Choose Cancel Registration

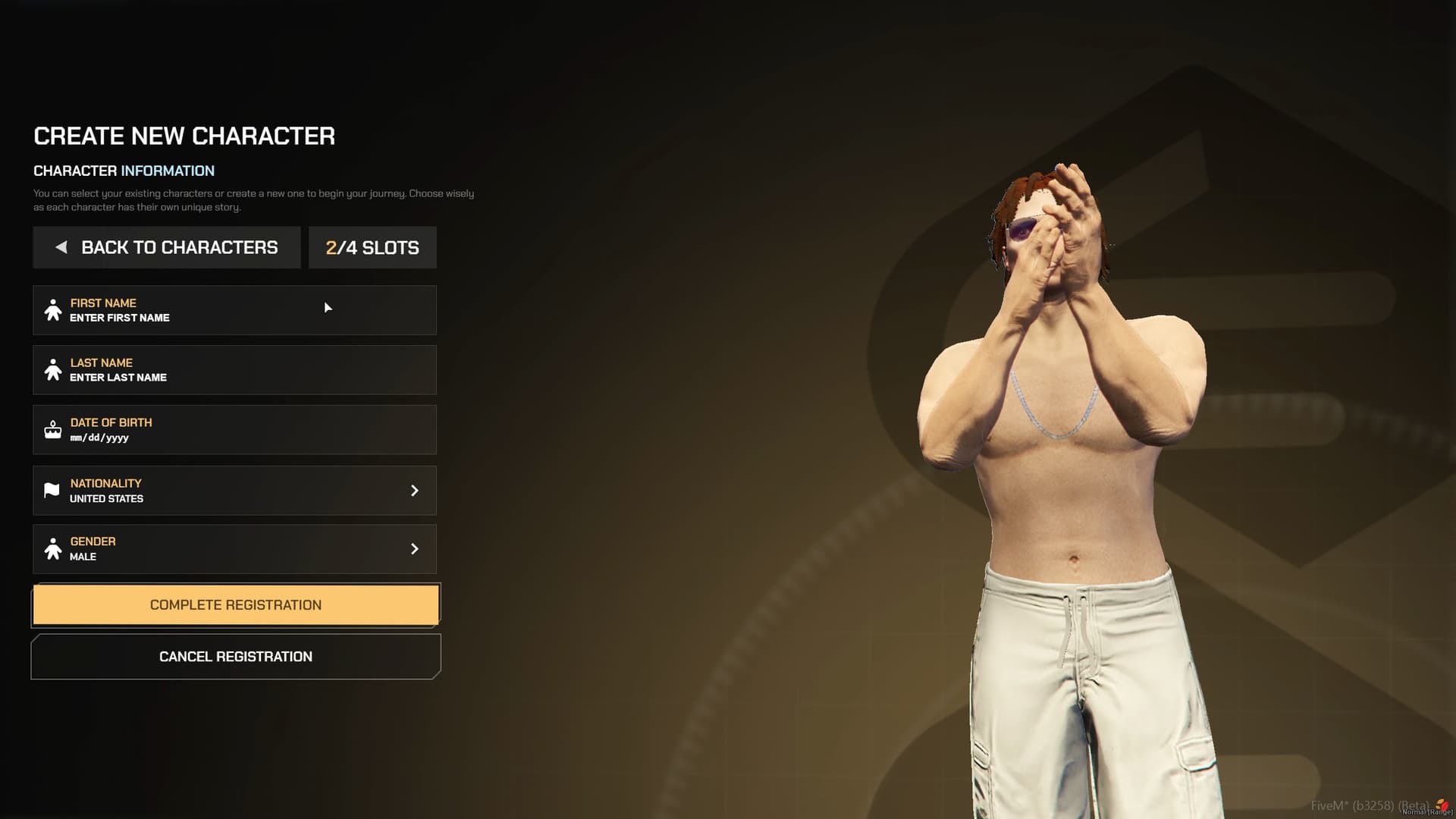(235, 657)
